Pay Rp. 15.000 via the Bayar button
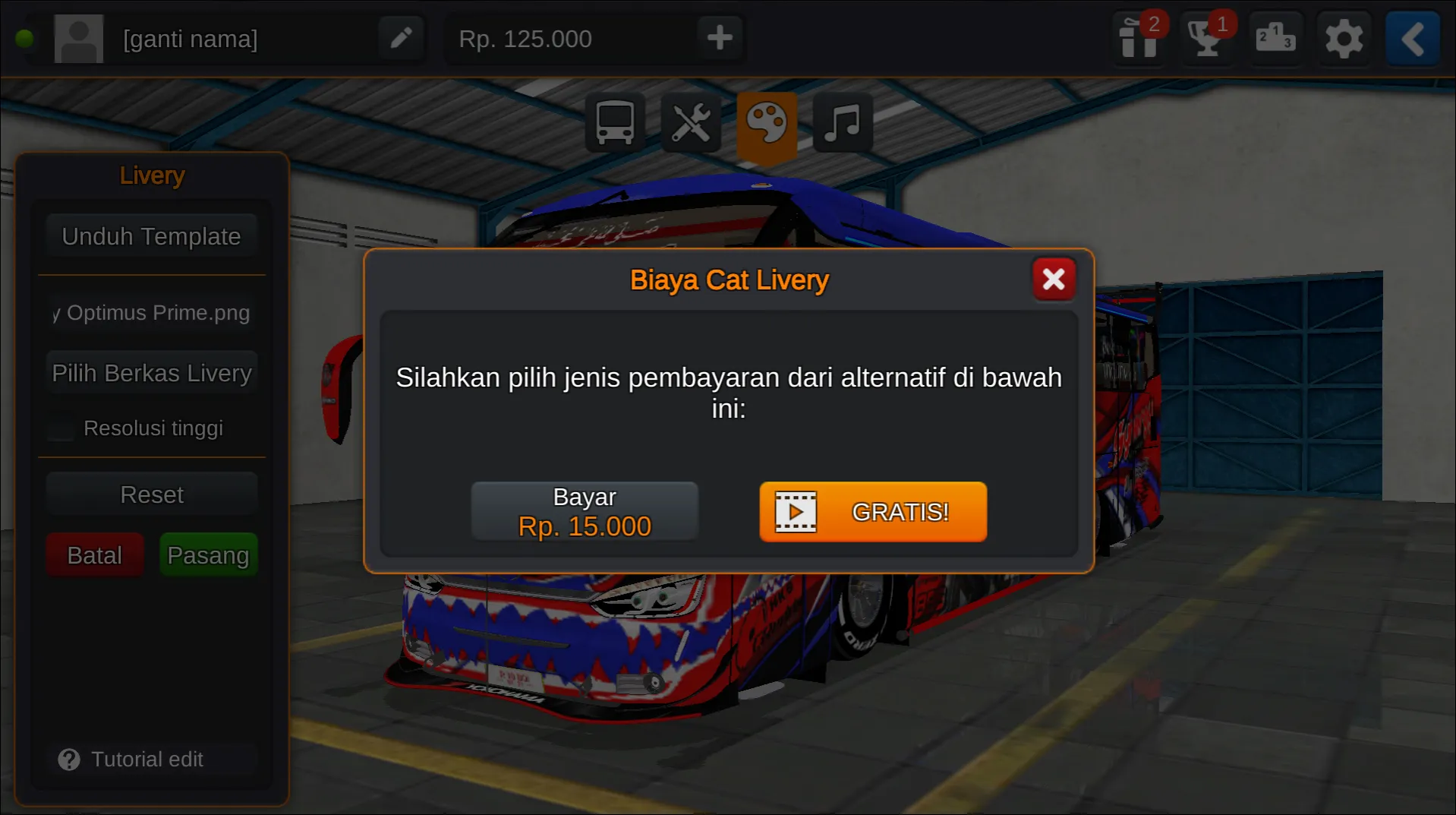The height and width of the screenshot is (815, 1456). pos(585,510)
